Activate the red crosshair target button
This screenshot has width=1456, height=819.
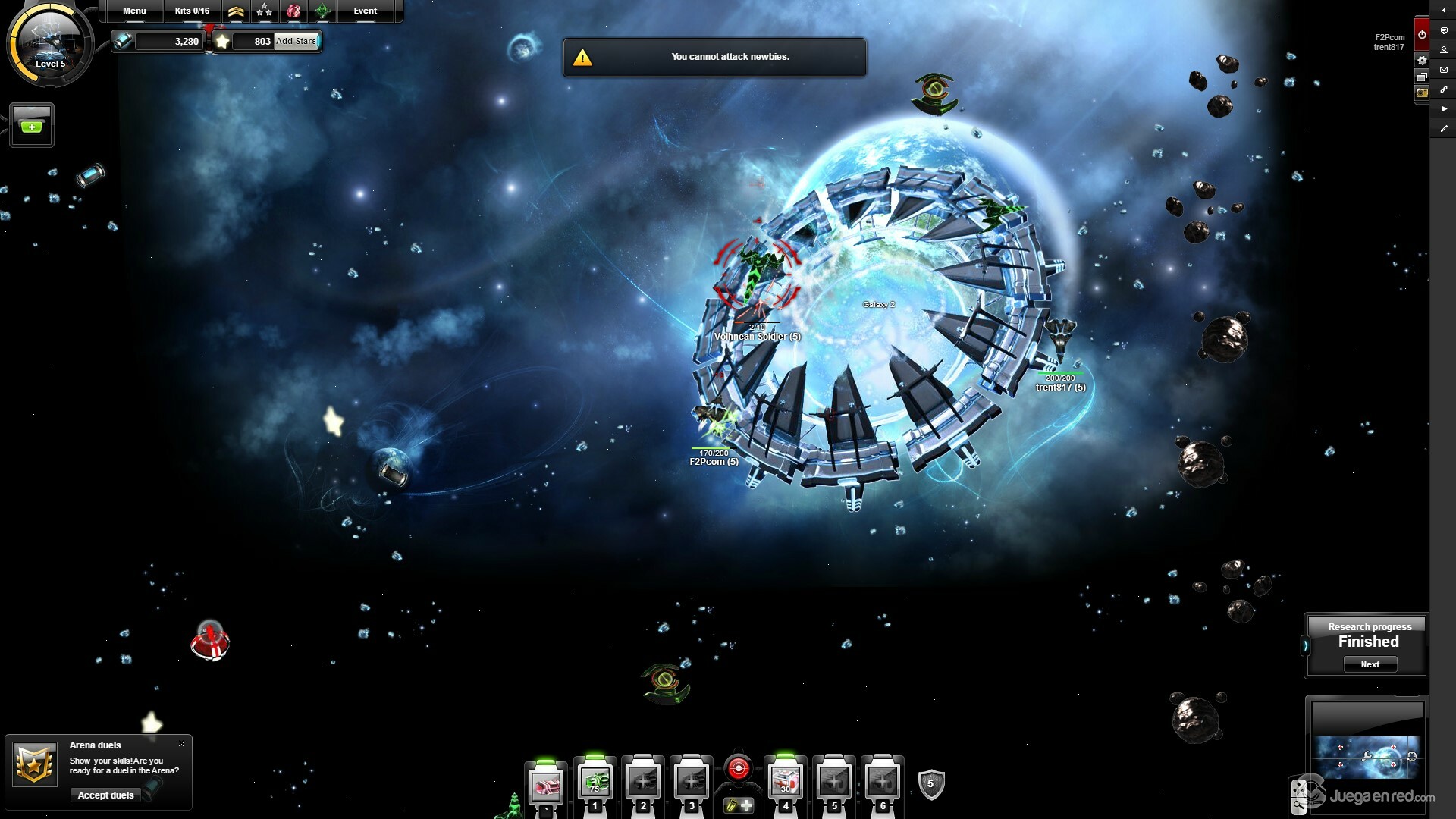point(738,769)
